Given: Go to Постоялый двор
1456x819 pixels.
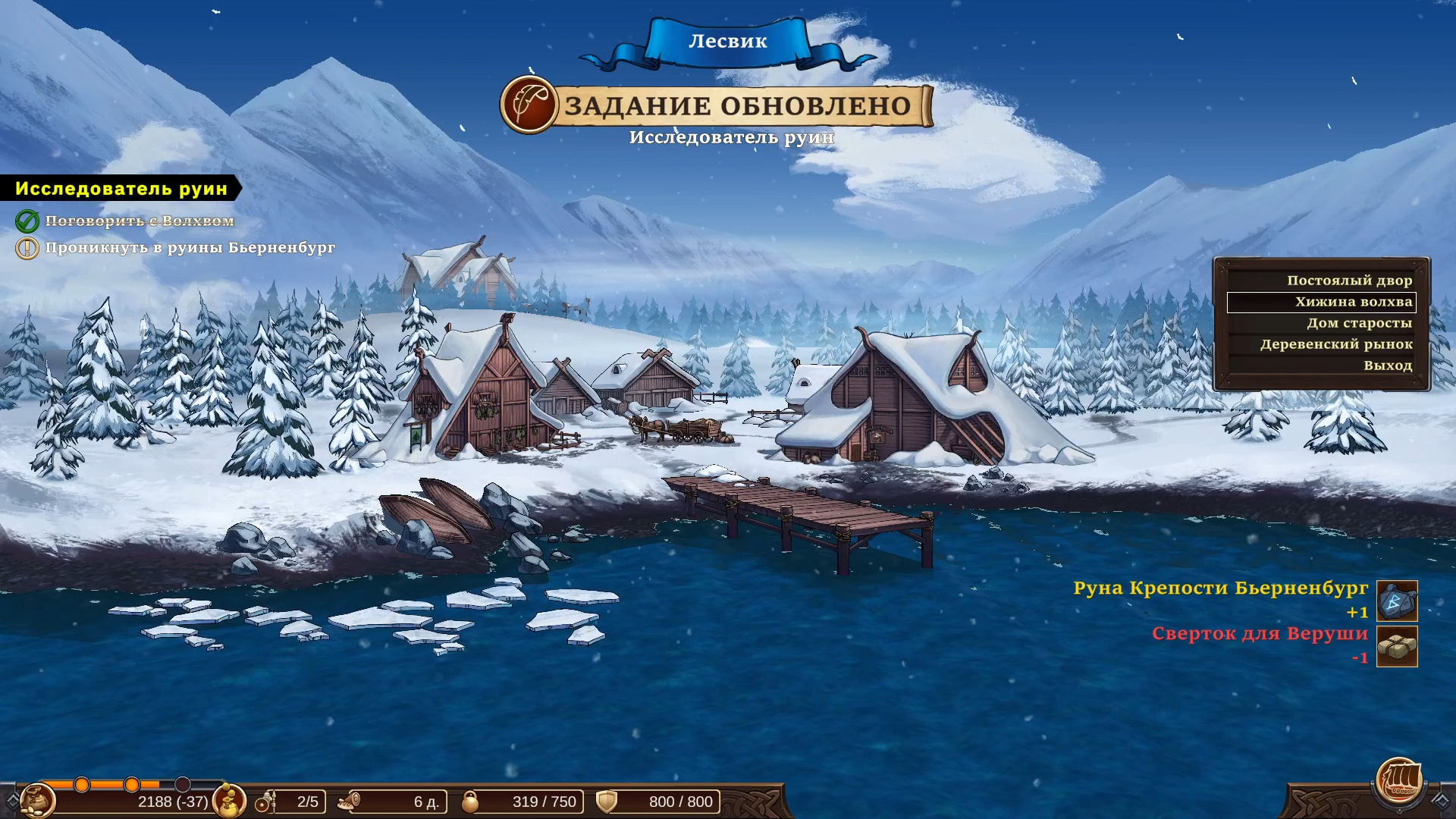Looking at the screenshot, I should pos(1349,281).
